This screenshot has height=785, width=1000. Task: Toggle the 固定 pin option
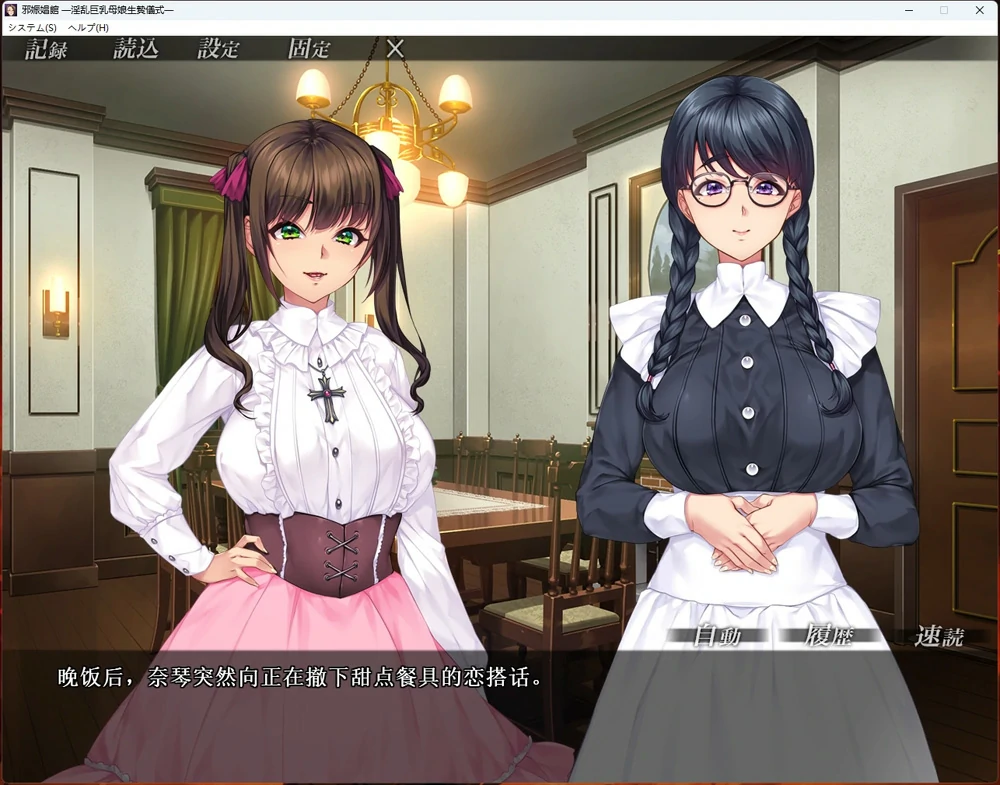tap(308, 49)
